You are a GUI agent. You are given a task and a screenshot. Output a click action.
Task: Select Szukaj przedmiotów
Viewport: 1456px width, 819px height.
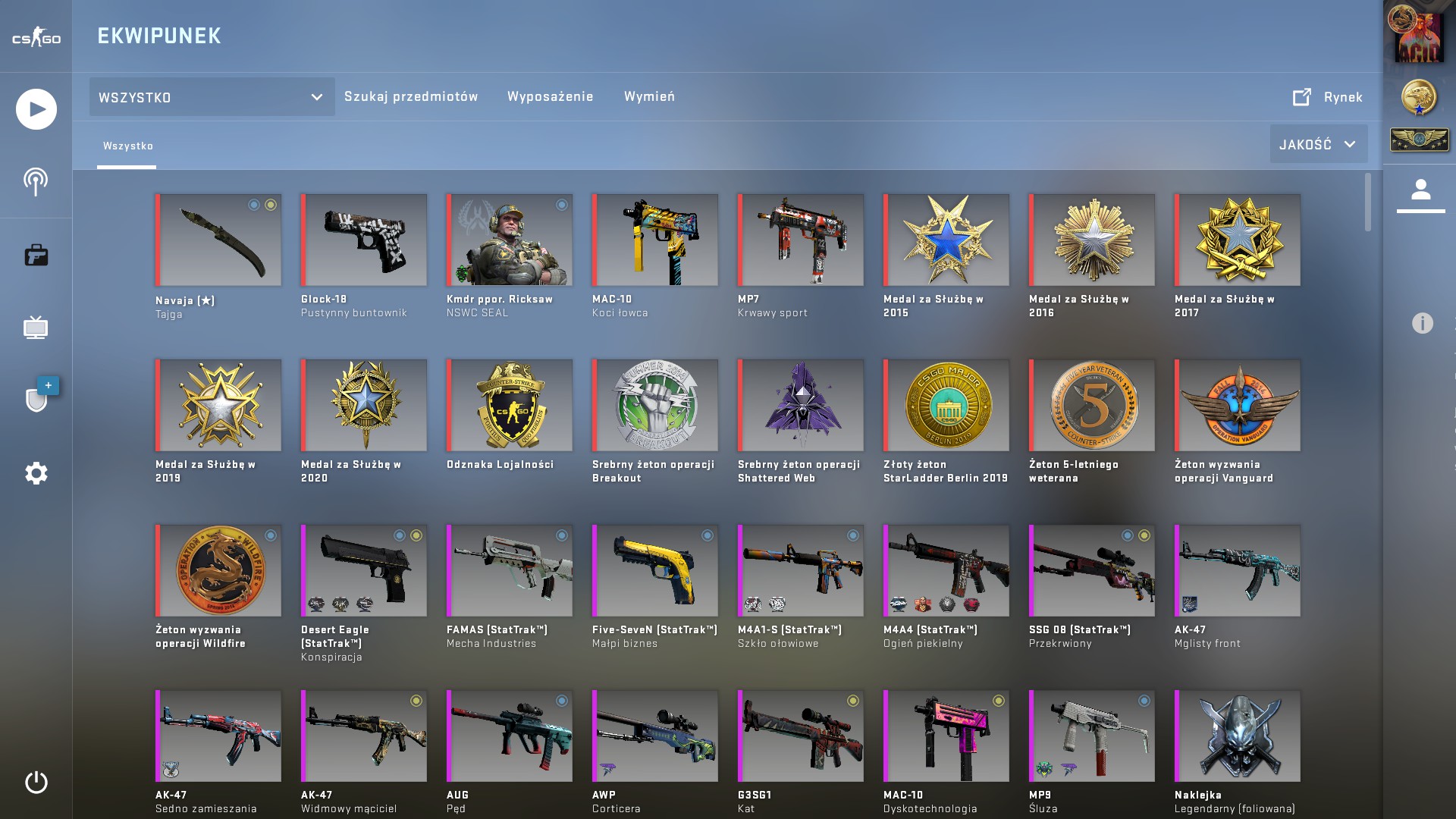(x=412, y=96)
